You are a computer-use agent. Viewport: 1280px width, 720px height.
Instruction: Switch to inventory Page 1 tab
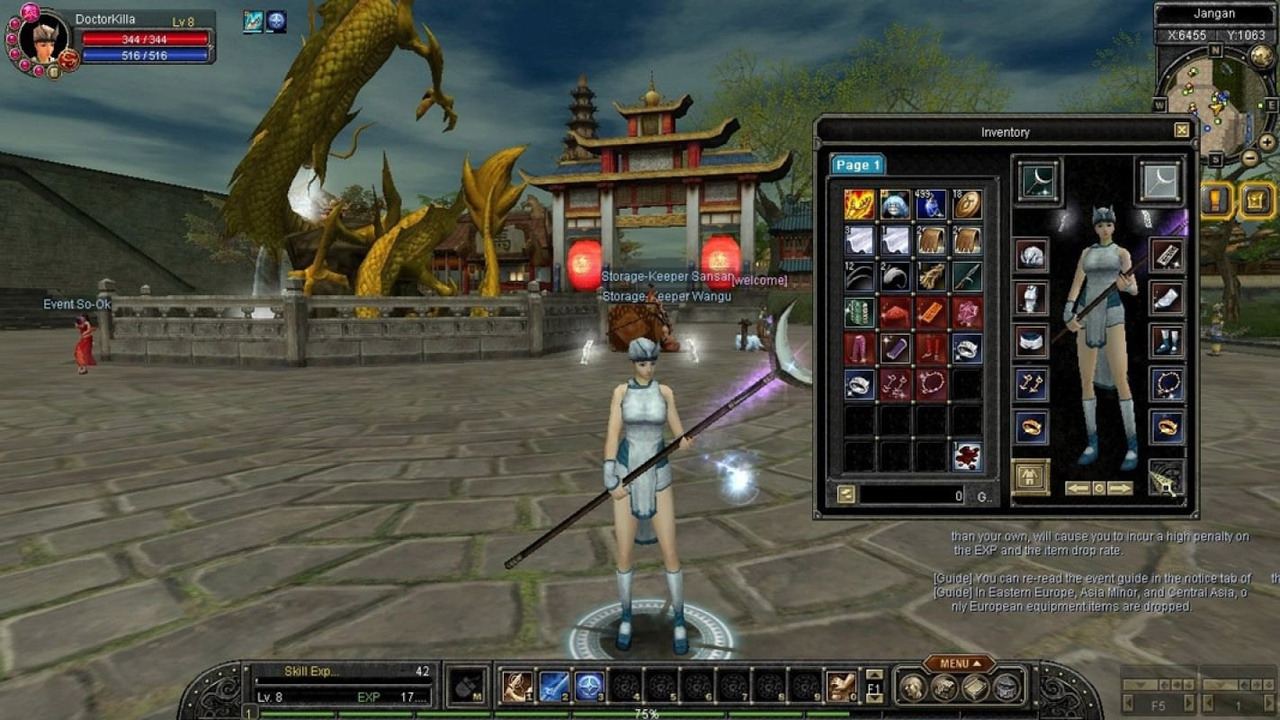tap(857, 165)
